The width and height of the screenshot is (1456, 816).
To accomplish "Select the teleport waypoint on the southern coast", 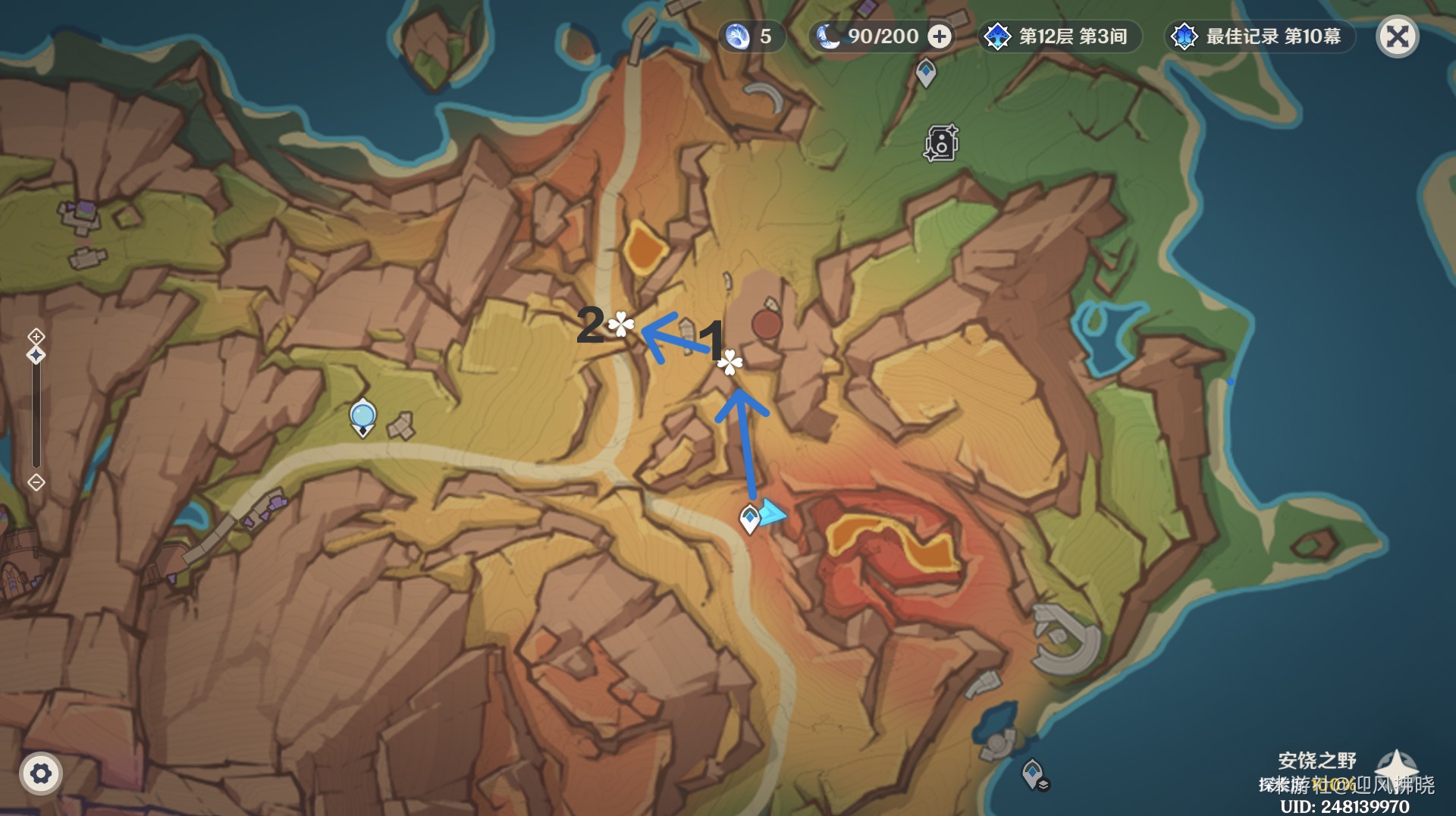I will point(1033,774).
